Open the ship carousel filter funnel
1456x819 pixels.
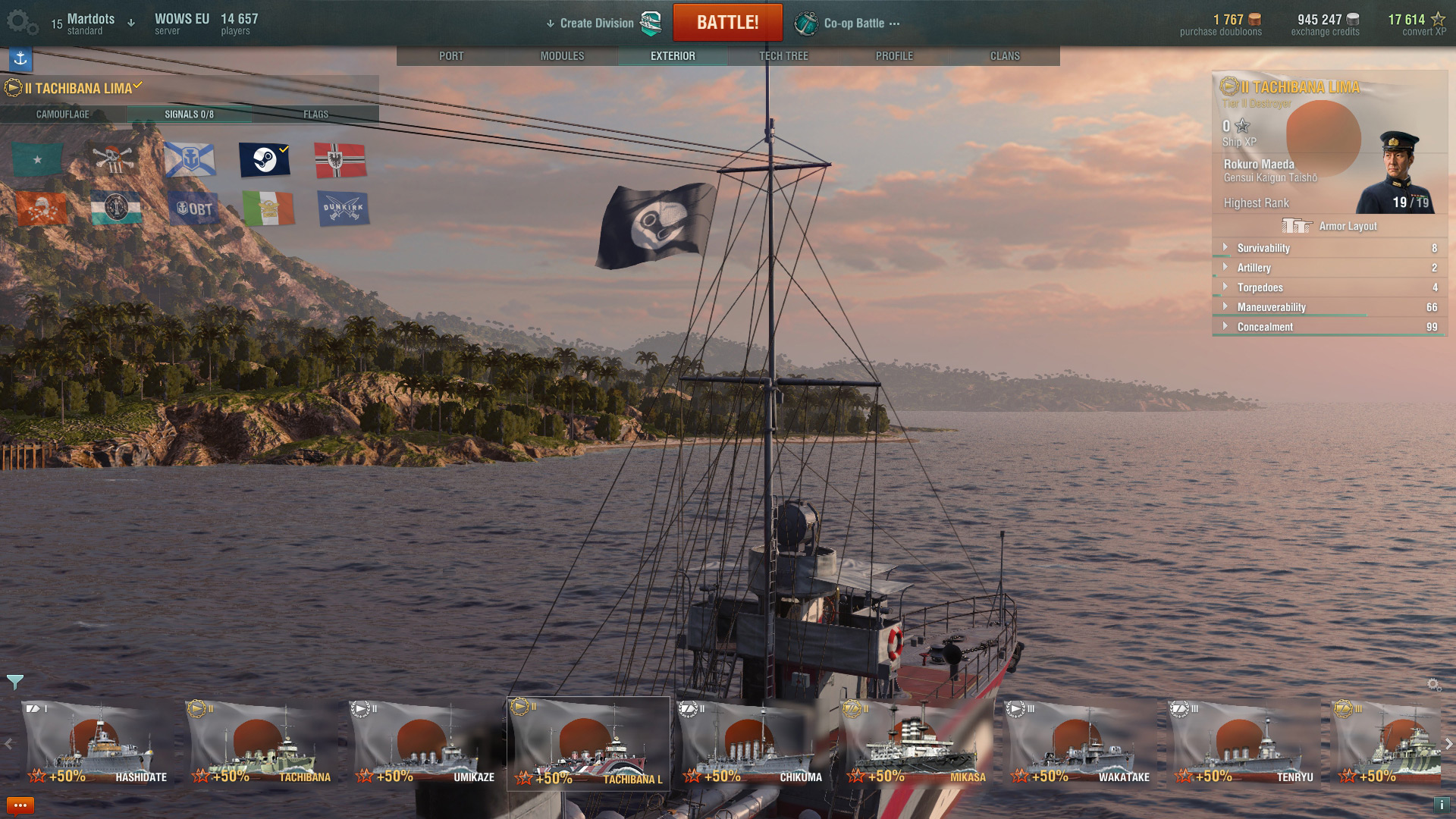pyautogui.click(x=15, y=682)
